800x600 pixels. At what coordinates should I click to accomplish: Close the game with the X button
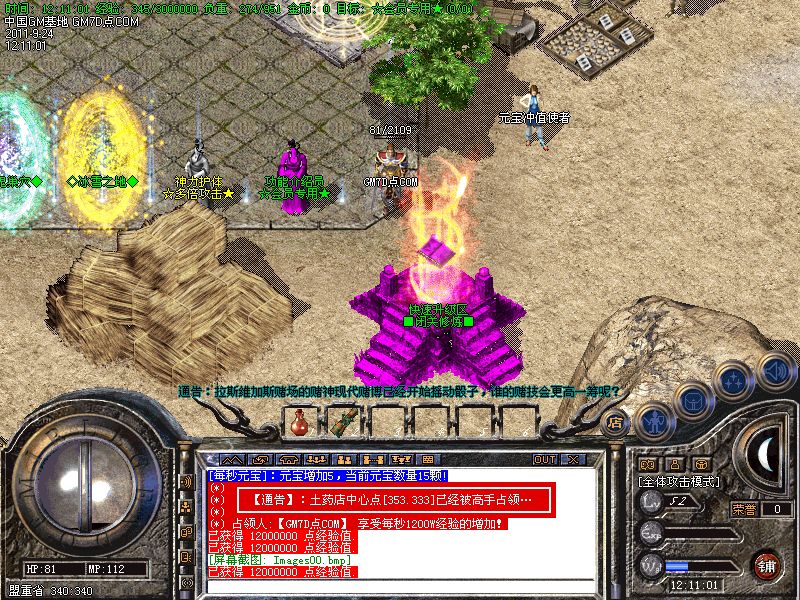tap(574, 460)
